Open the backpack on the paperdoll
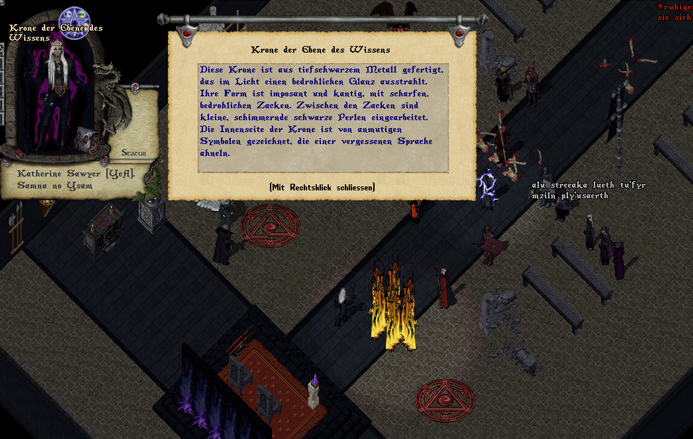Image resolution: width=693 pixels, height=439 pixels. [84, 138]
